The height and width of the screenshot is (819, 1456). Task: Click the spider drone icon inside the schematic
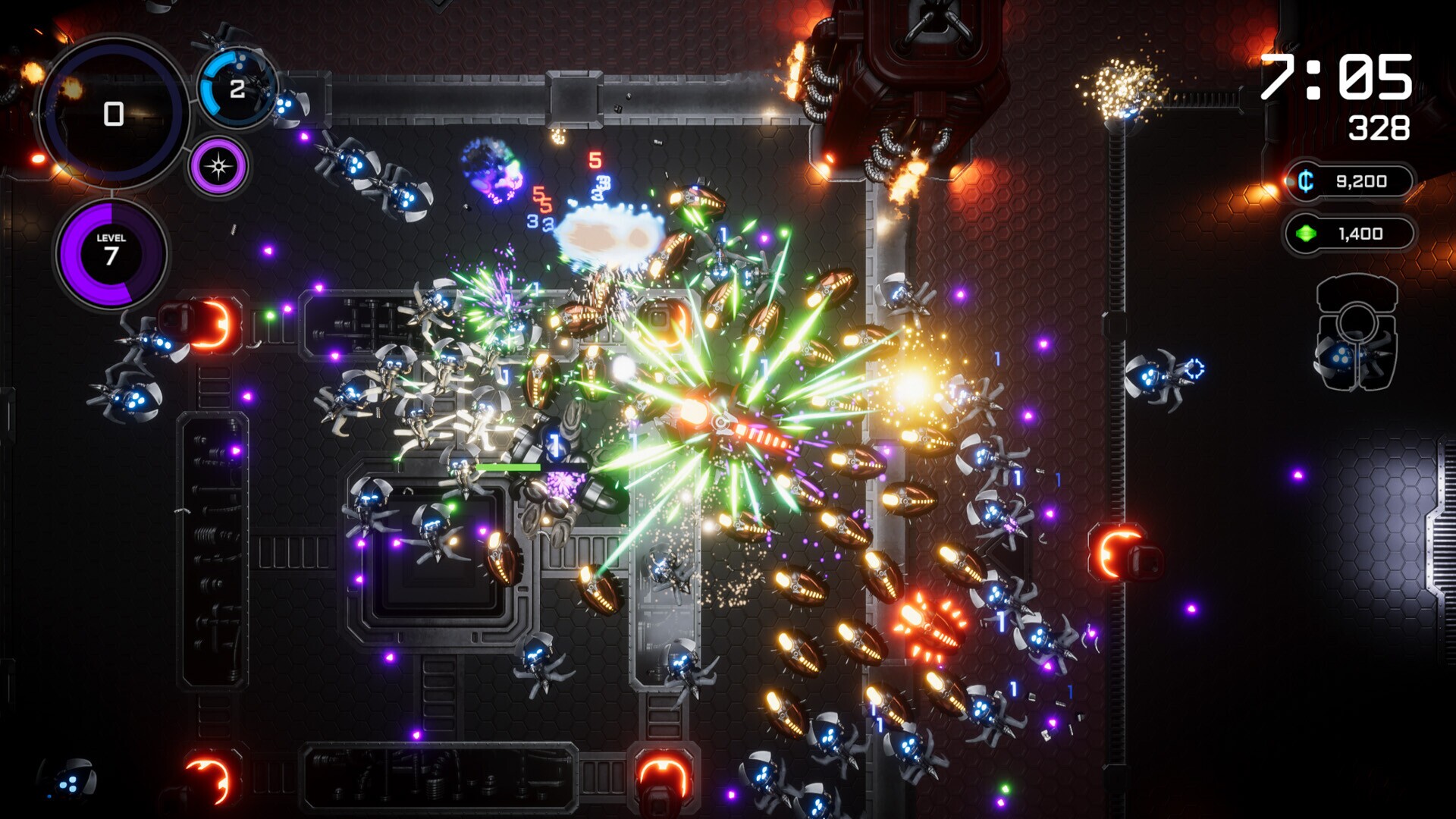point(1341,356)
